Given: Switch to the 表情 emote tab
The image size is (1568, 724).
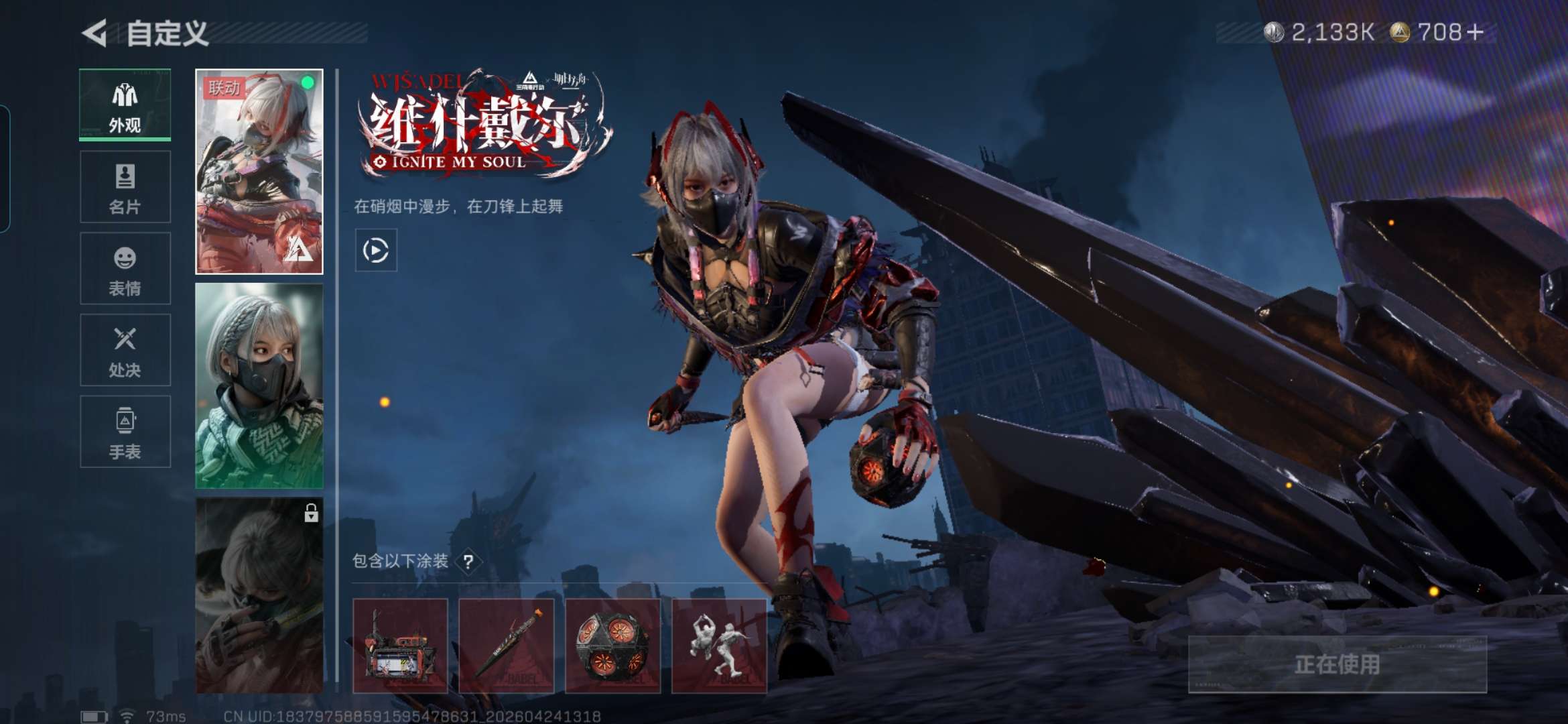Looking at the screenshot, I should pos(125,269).
